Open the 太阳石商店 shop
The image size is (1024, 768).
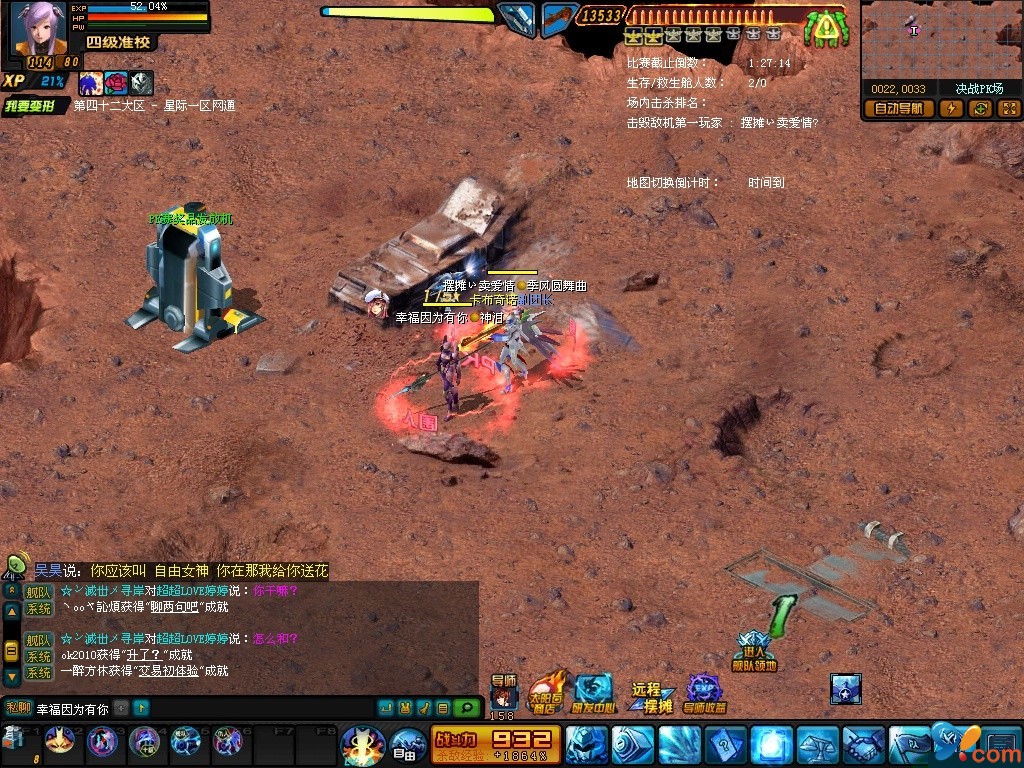(x=546, y=692)
